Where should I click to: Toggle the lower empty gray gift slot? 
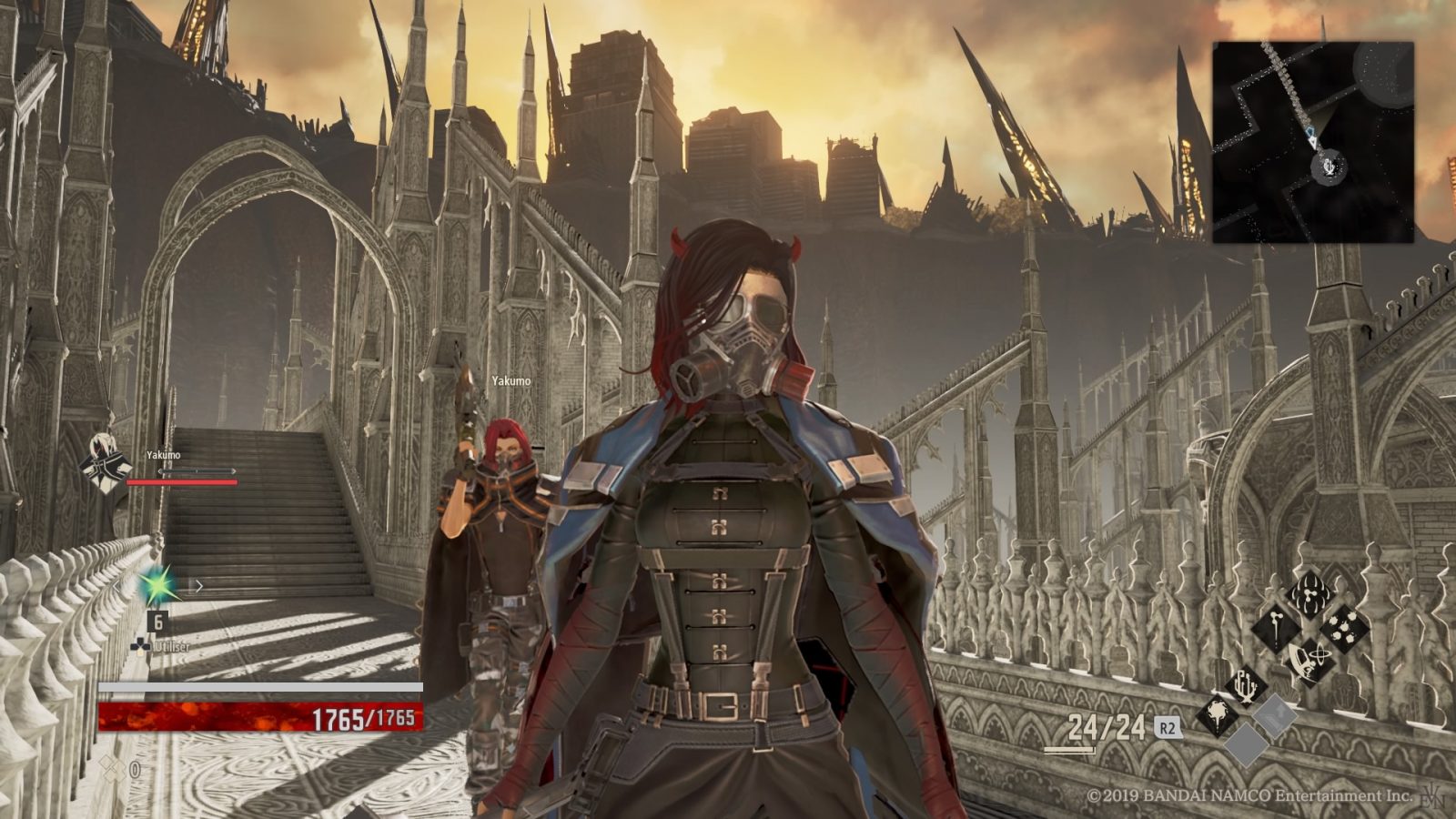[1247, 744]
